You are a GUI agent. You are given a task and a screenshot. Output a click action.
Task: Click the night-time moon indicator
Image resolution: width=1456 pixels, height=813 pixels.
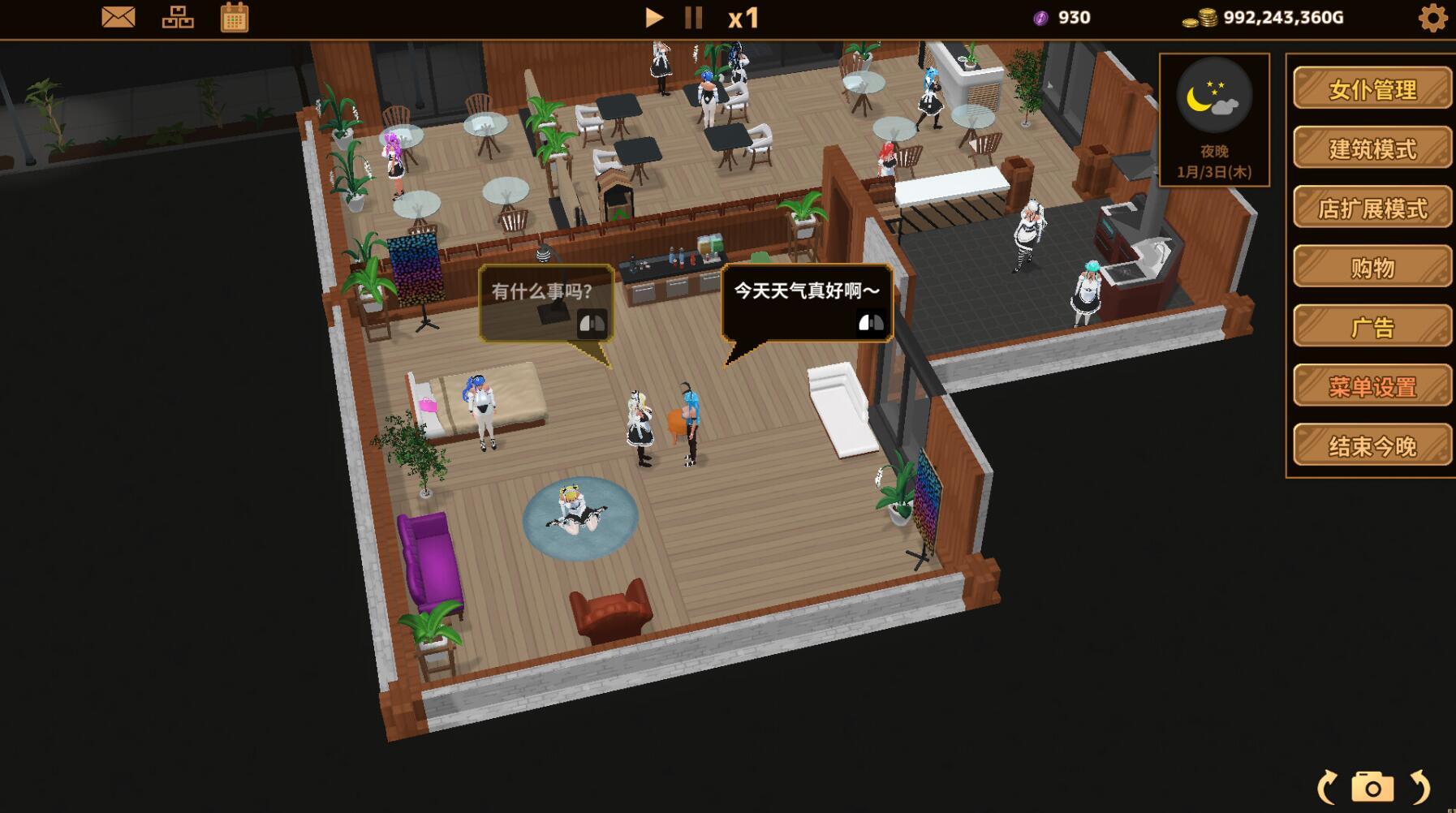[x=1214, y=95]
